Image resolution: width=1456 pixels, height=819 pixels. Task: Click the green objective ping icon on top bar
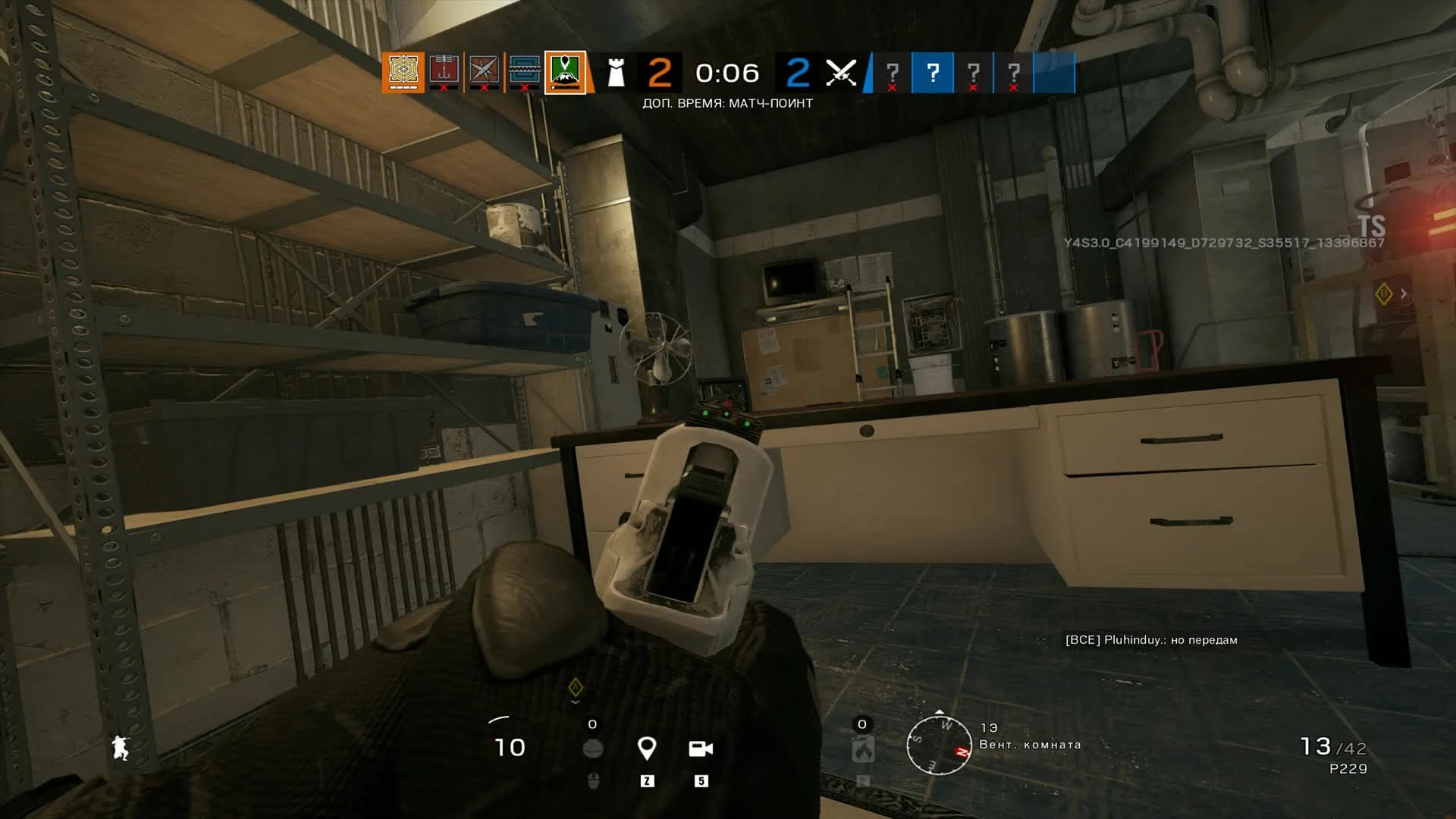(566, 72)
